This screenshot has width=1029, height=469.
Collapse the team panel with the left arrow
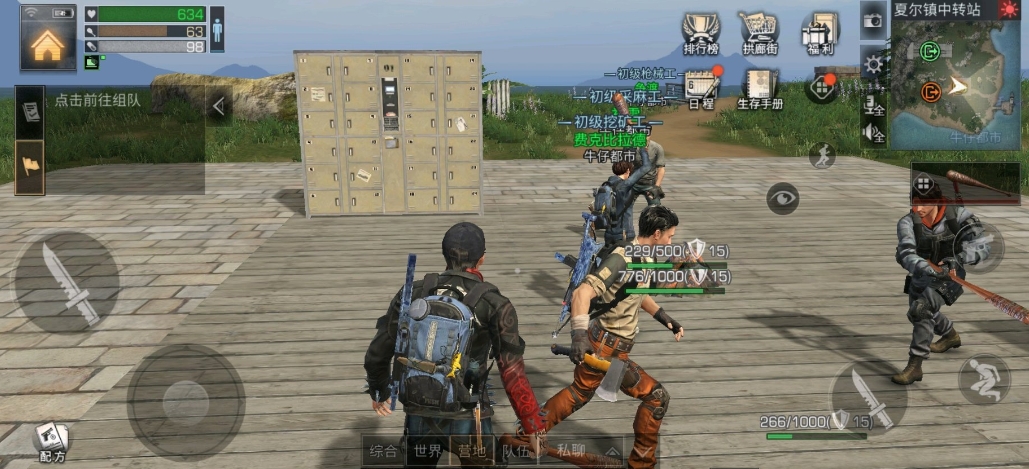(x=218, y=105)
